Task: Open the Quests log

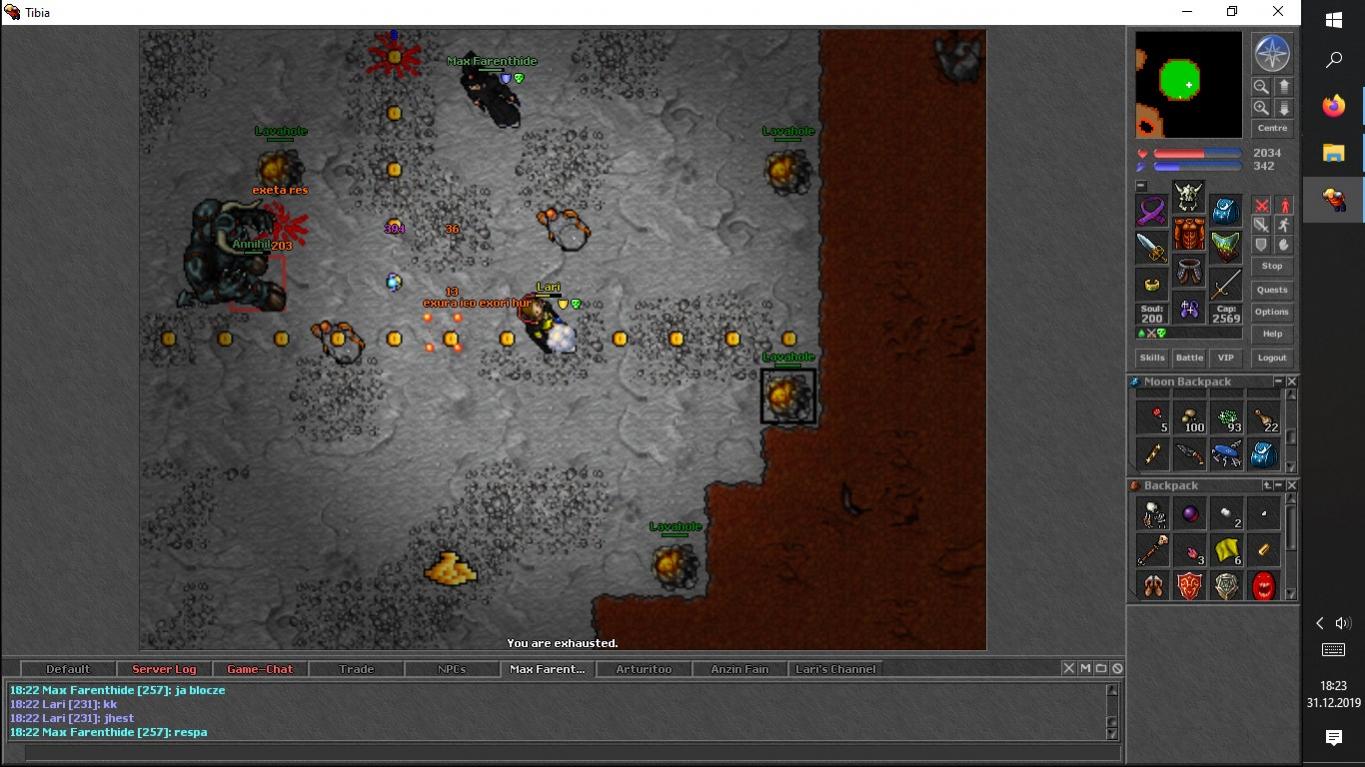Action: pos(1272,290)
